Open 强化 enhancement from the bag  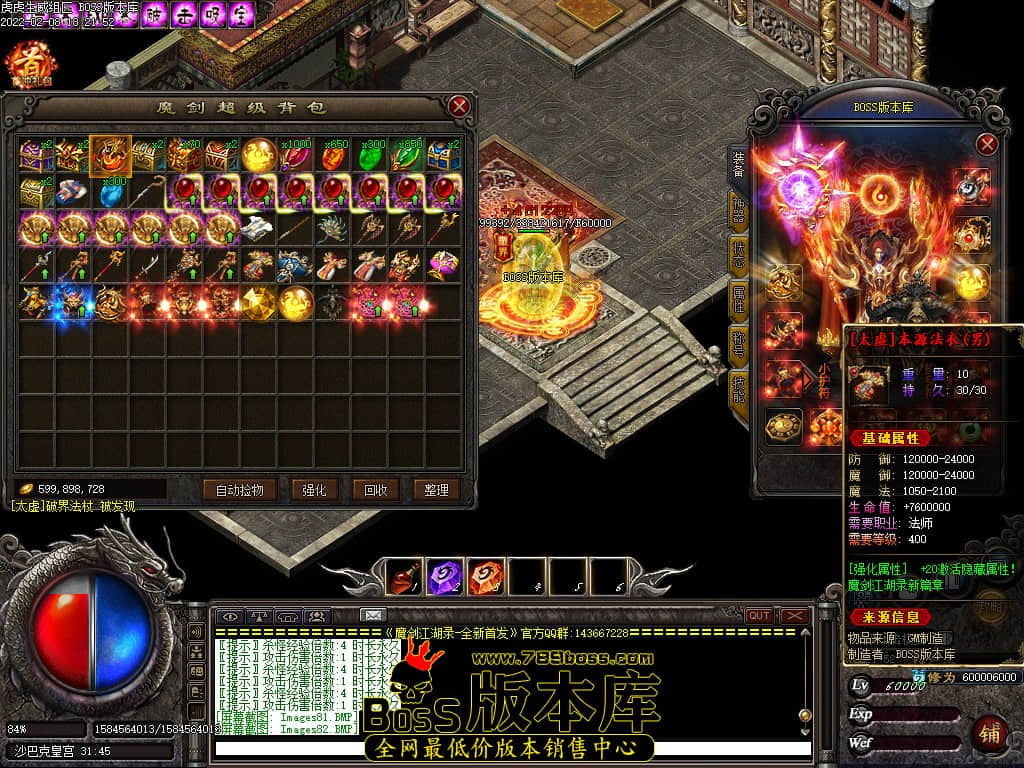pyautogui.click(x=314, y=490)
